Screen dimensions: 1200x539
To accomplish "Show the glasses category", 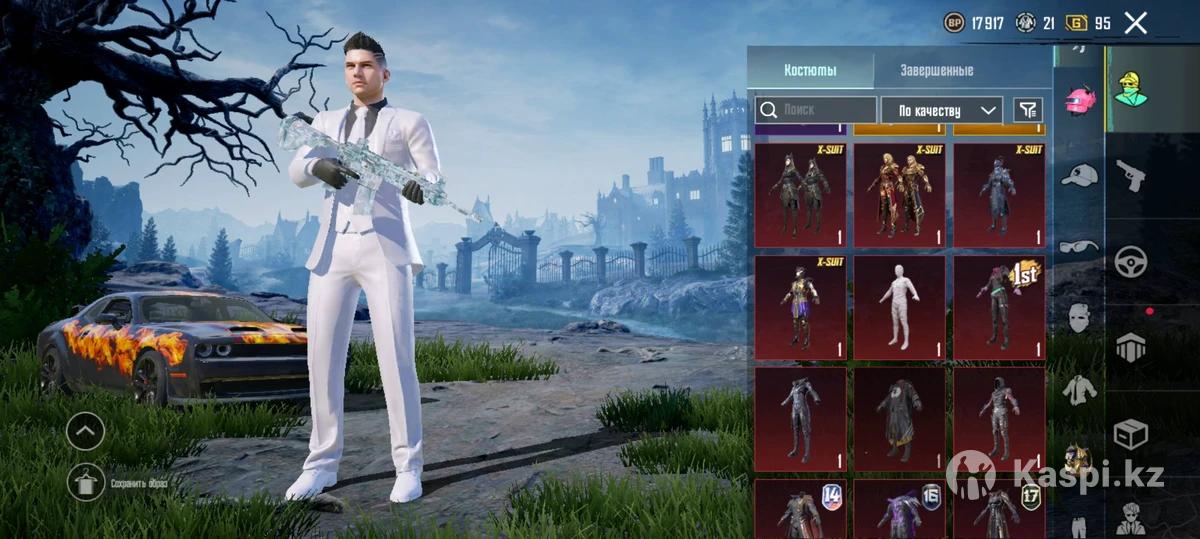I will (x=1079, y=246).
